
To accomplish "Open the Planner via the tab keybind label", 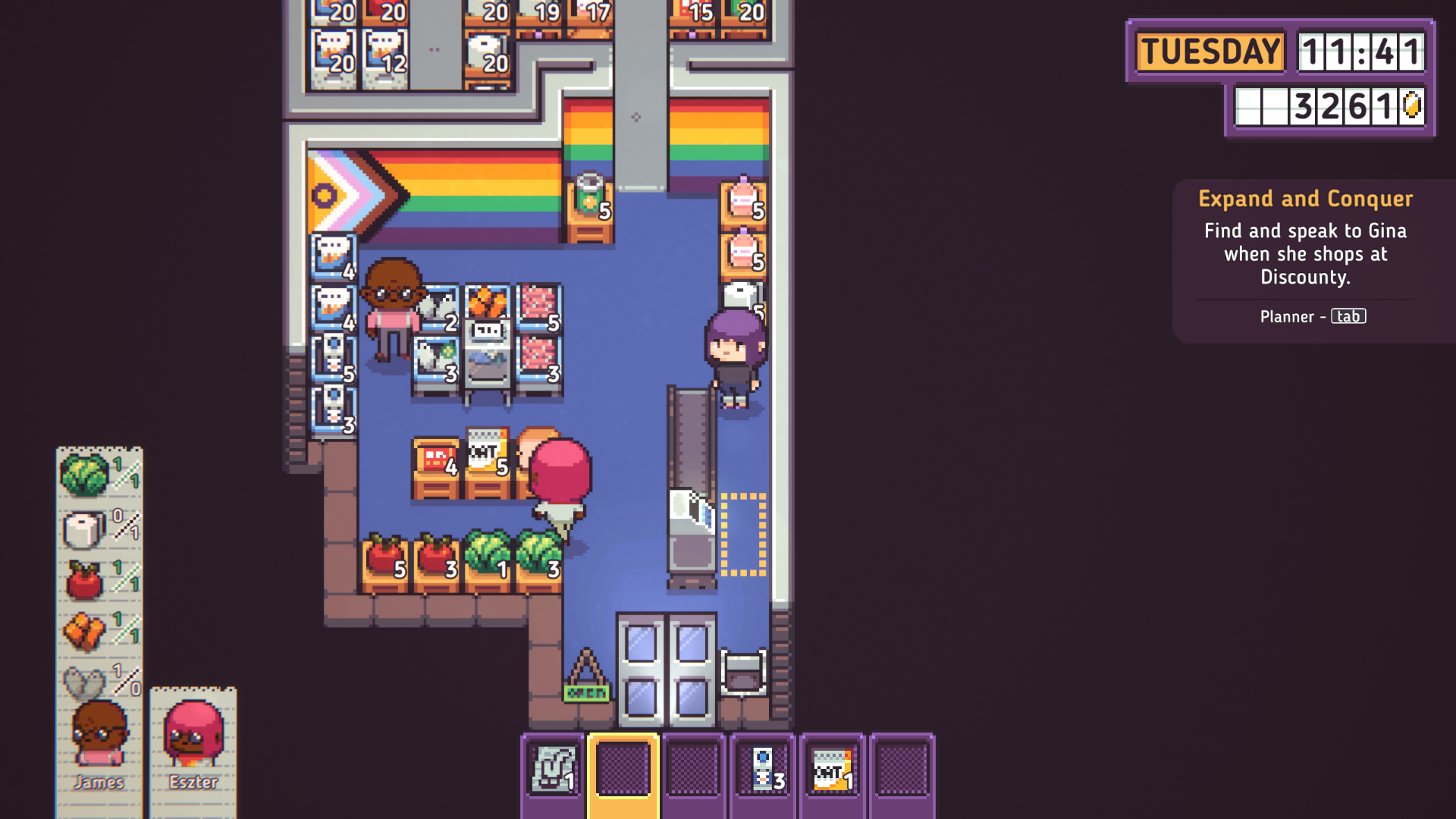I will (x=1348, y=316).
